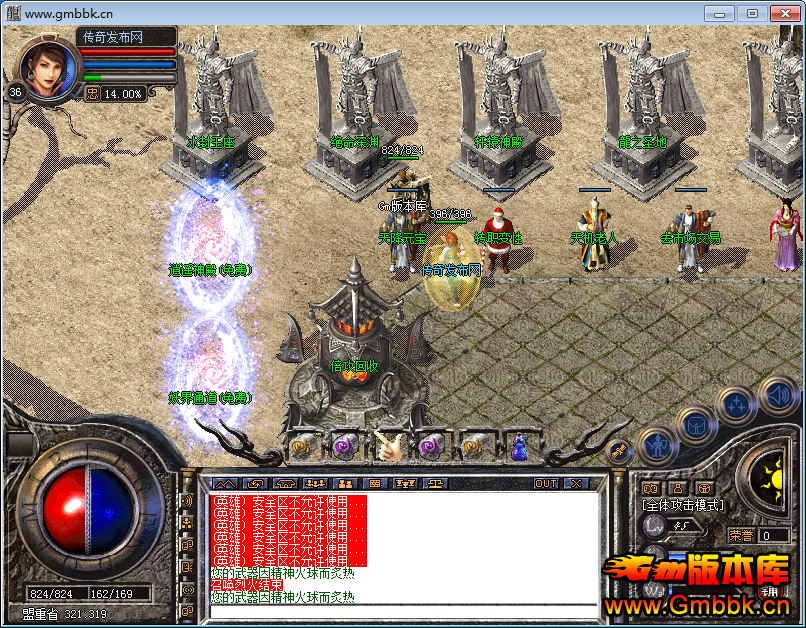This screenshot has width=806, height=628.
Task: Click the small satellite round button
Action: 618,451
